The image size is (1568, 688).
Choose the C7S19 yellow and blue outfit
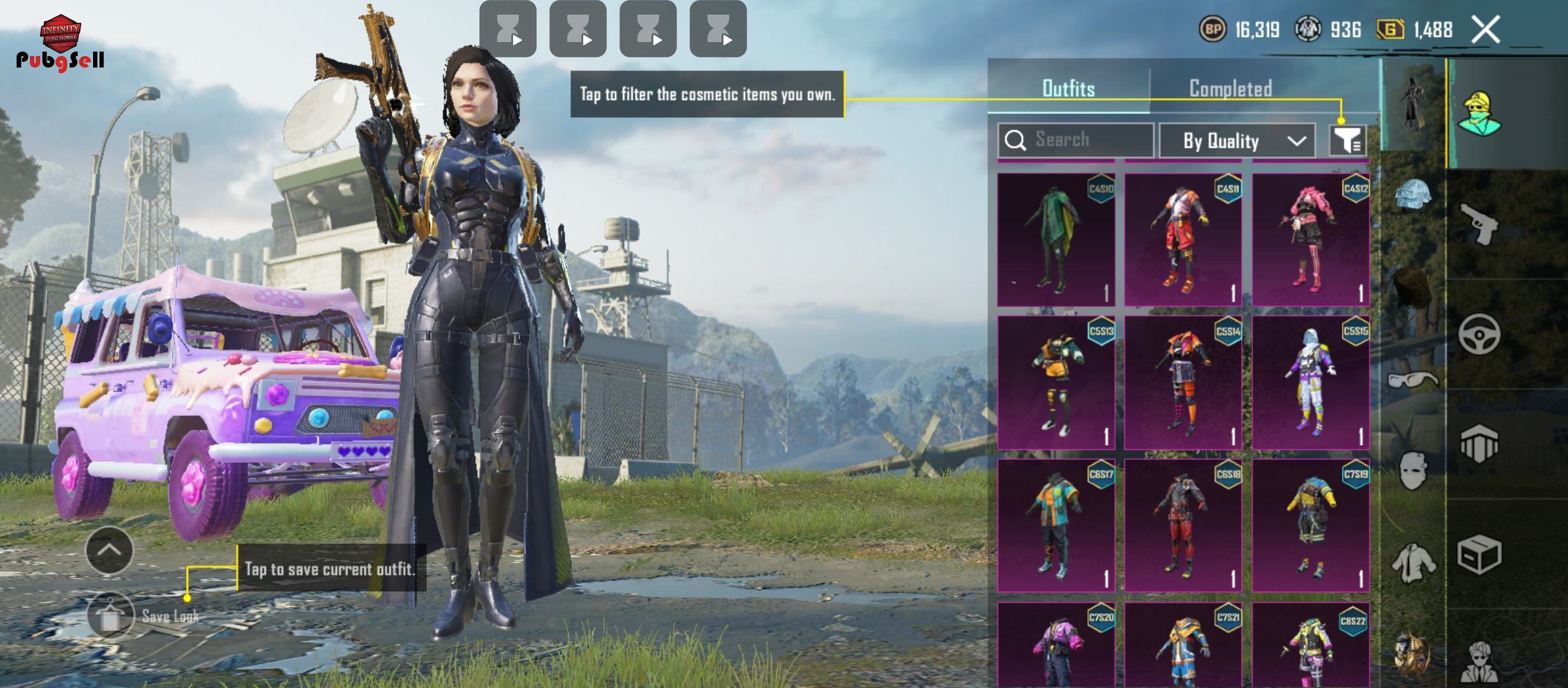pos(1310,526)
